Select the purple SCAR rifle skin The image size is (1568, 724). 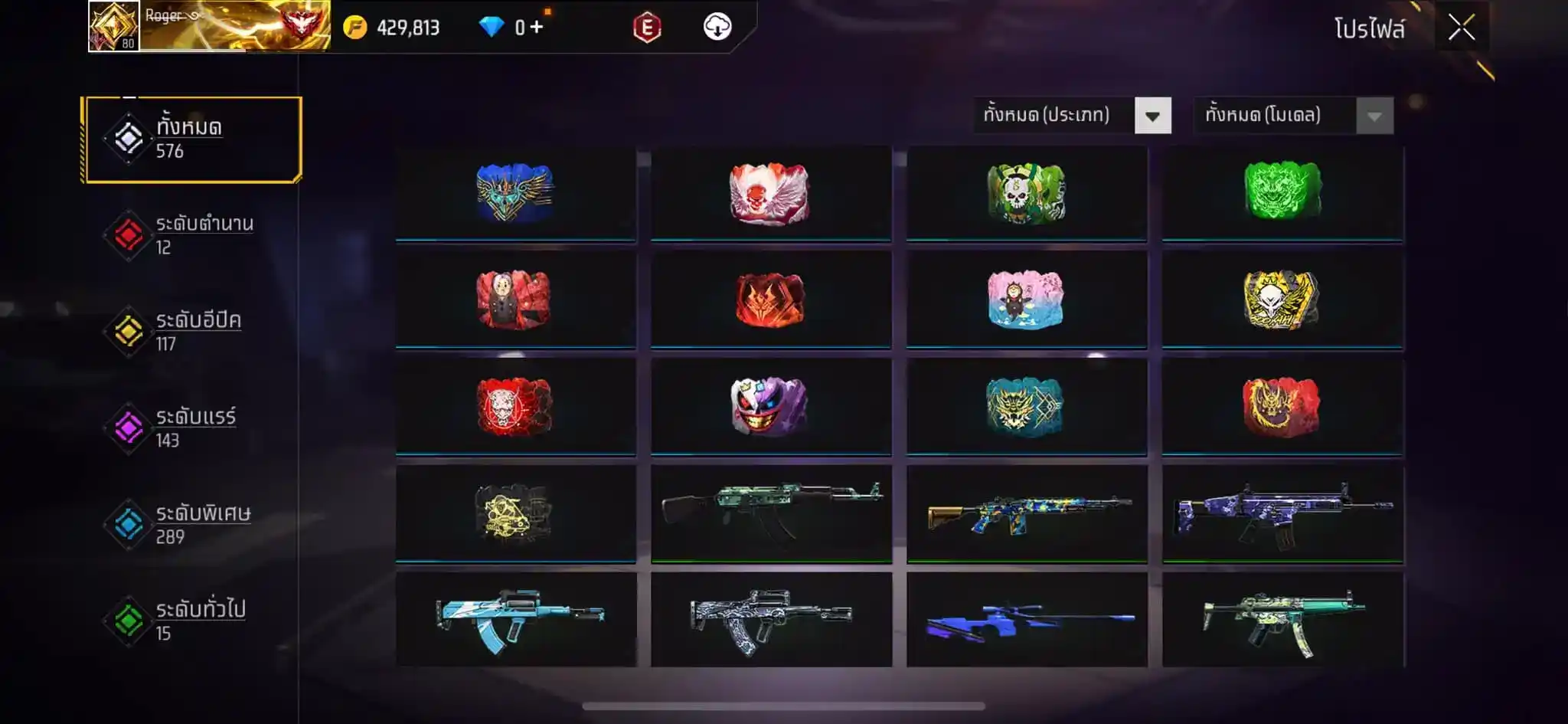click(1282, 513)
